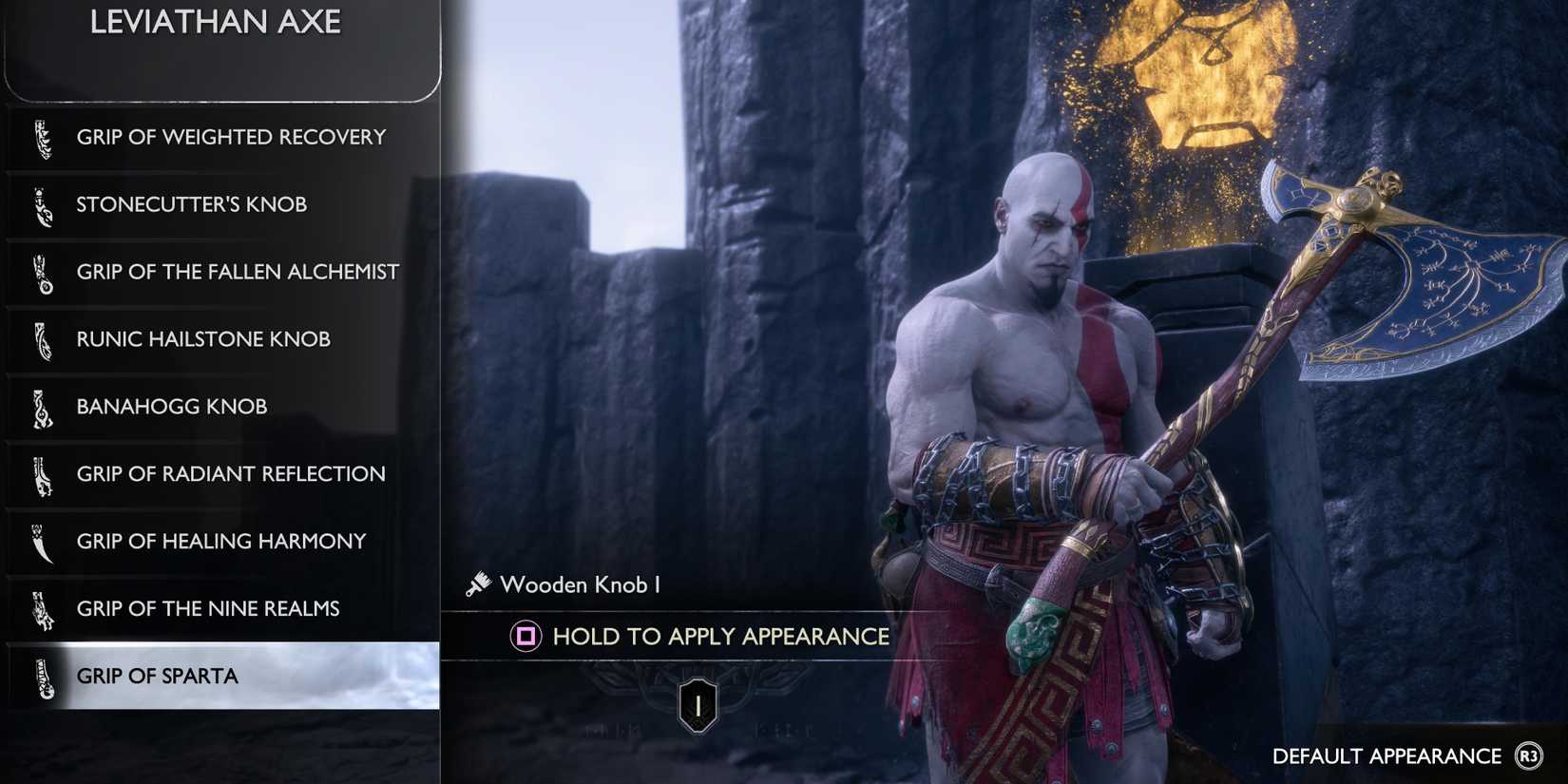The height and width of the screenshot is (784, 1568).
Task: Click Default Appearance option
Action: click(1386, 756)
